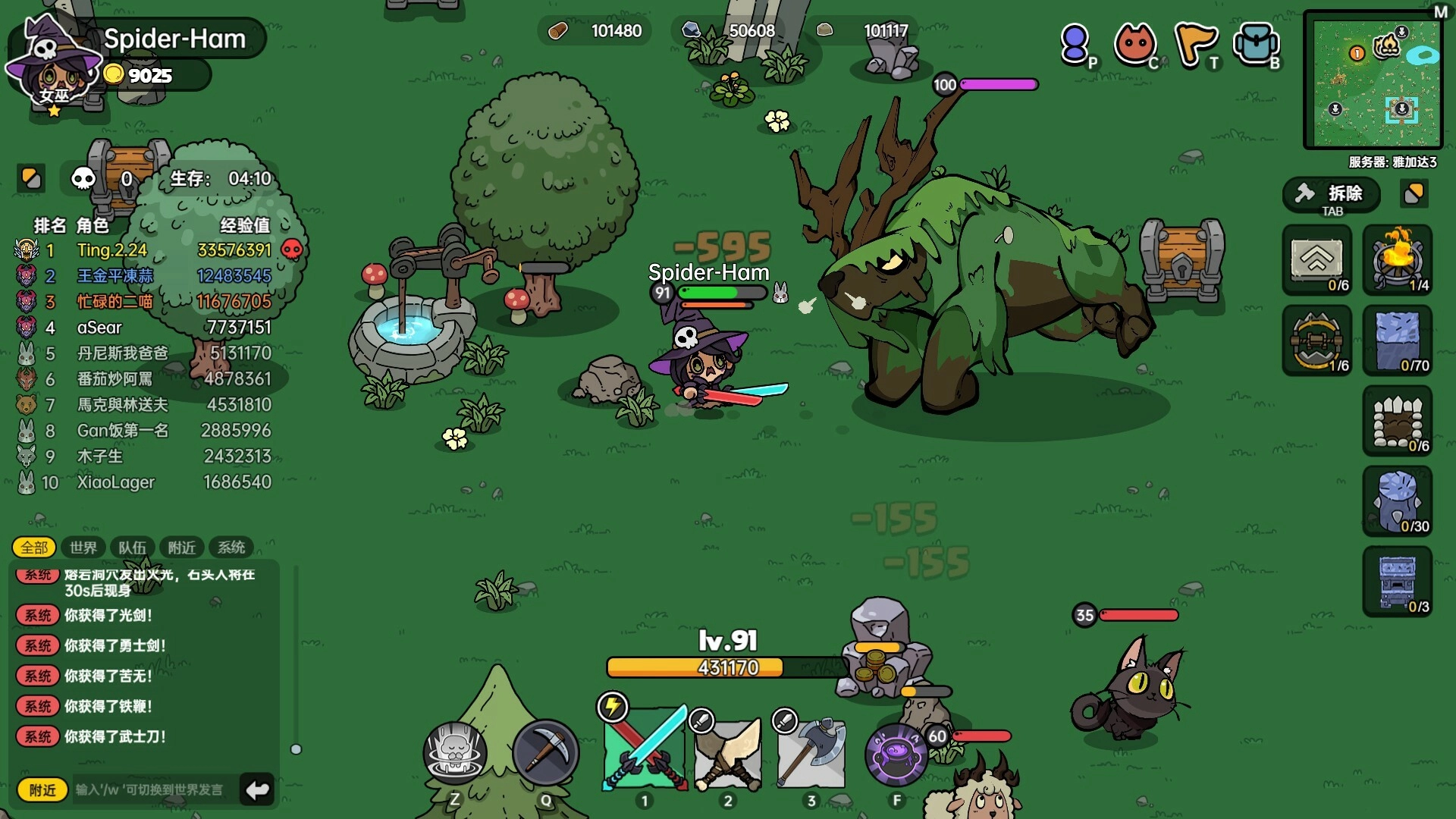This screenshot has height=819, width=1456.
Task: Switch to the 队伍 chat tab
Action: click(132, 548)
